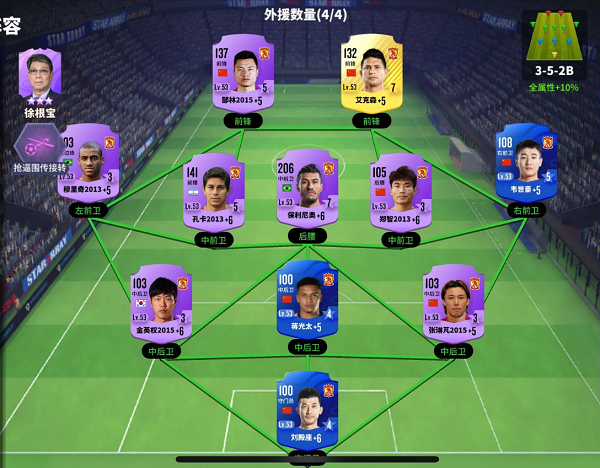
Task: Pick the 保利尼奥 defensive midfielder card
Action: tap(306, 187)
